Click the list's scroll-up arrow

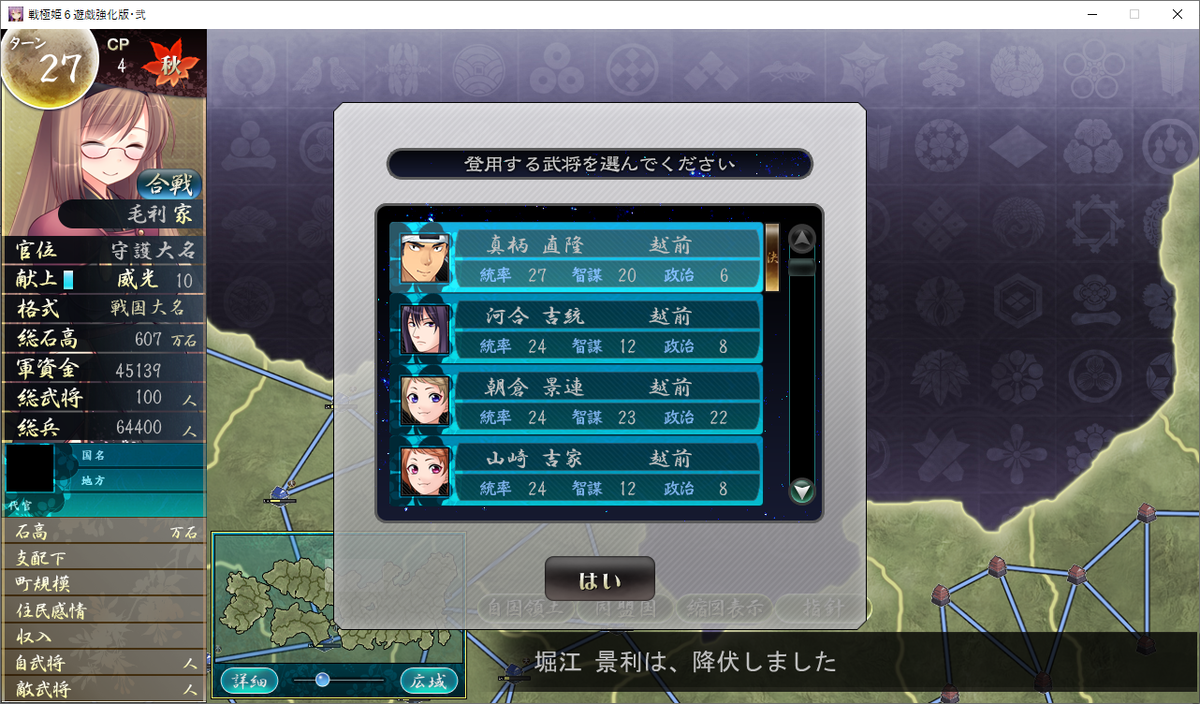(x=802, y=239)
